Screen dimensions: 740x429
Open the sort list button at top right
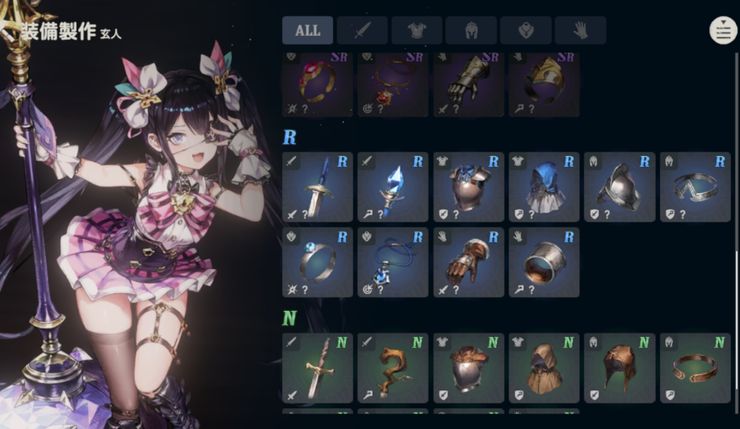722,30
